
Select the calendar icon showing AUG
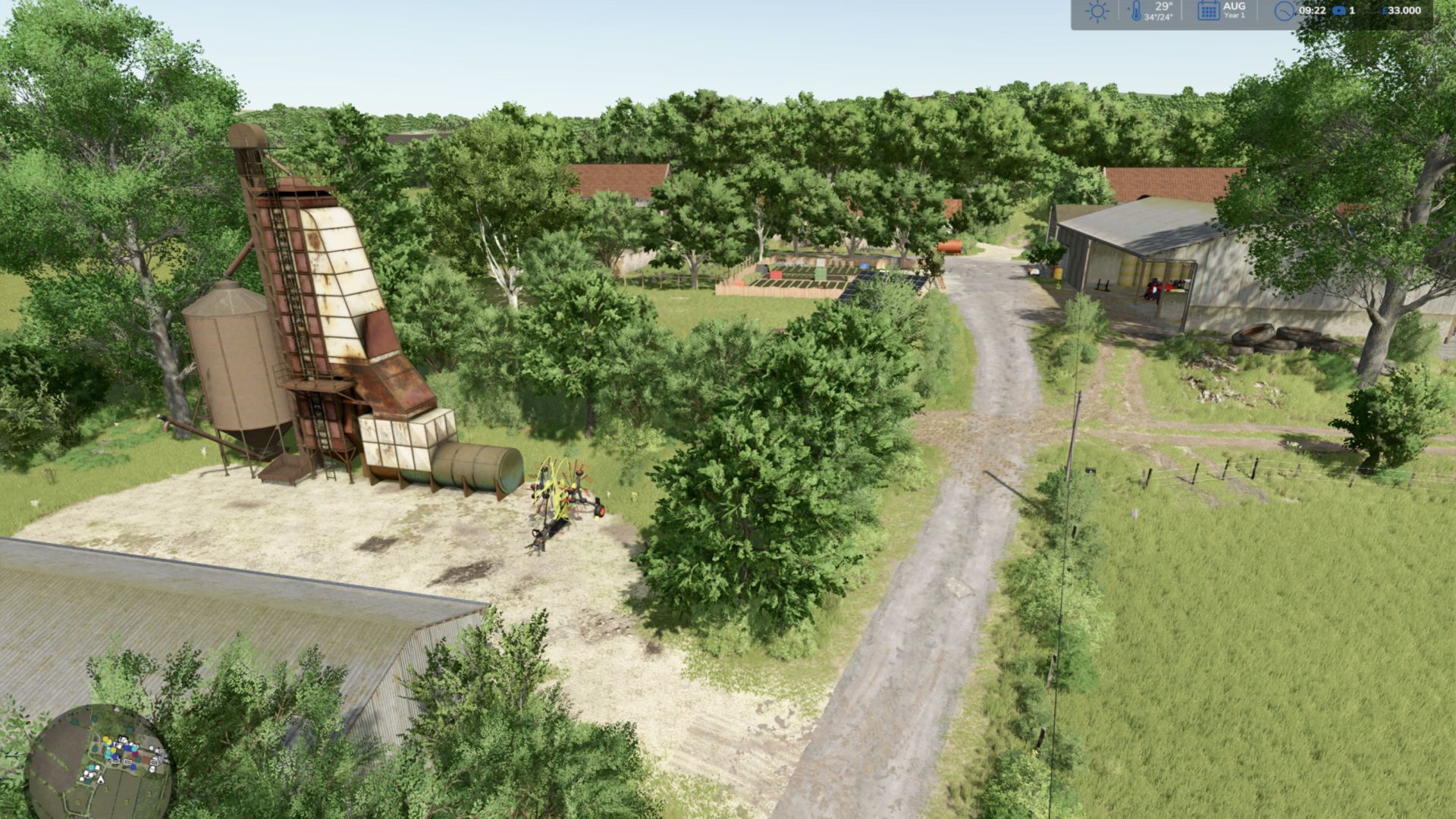(x=1208, y=11)
